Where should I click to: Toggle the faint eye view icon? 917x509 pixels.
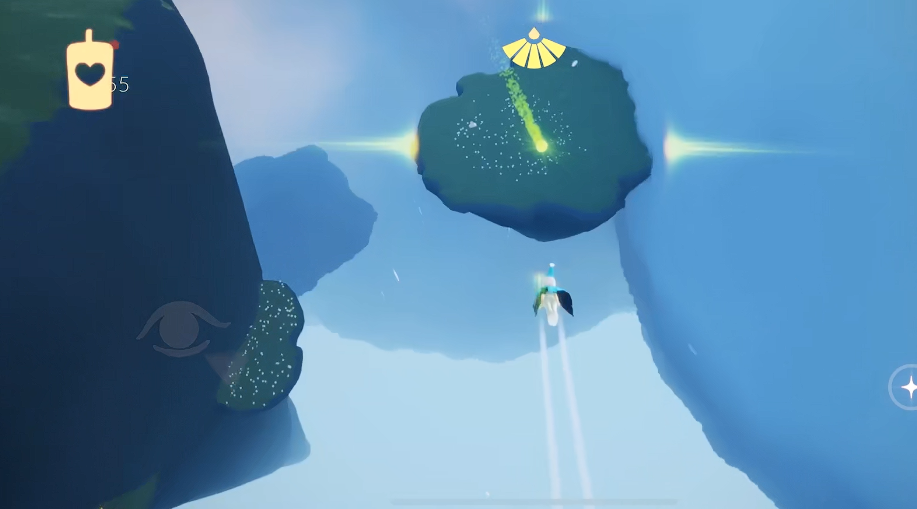[182, 327]
